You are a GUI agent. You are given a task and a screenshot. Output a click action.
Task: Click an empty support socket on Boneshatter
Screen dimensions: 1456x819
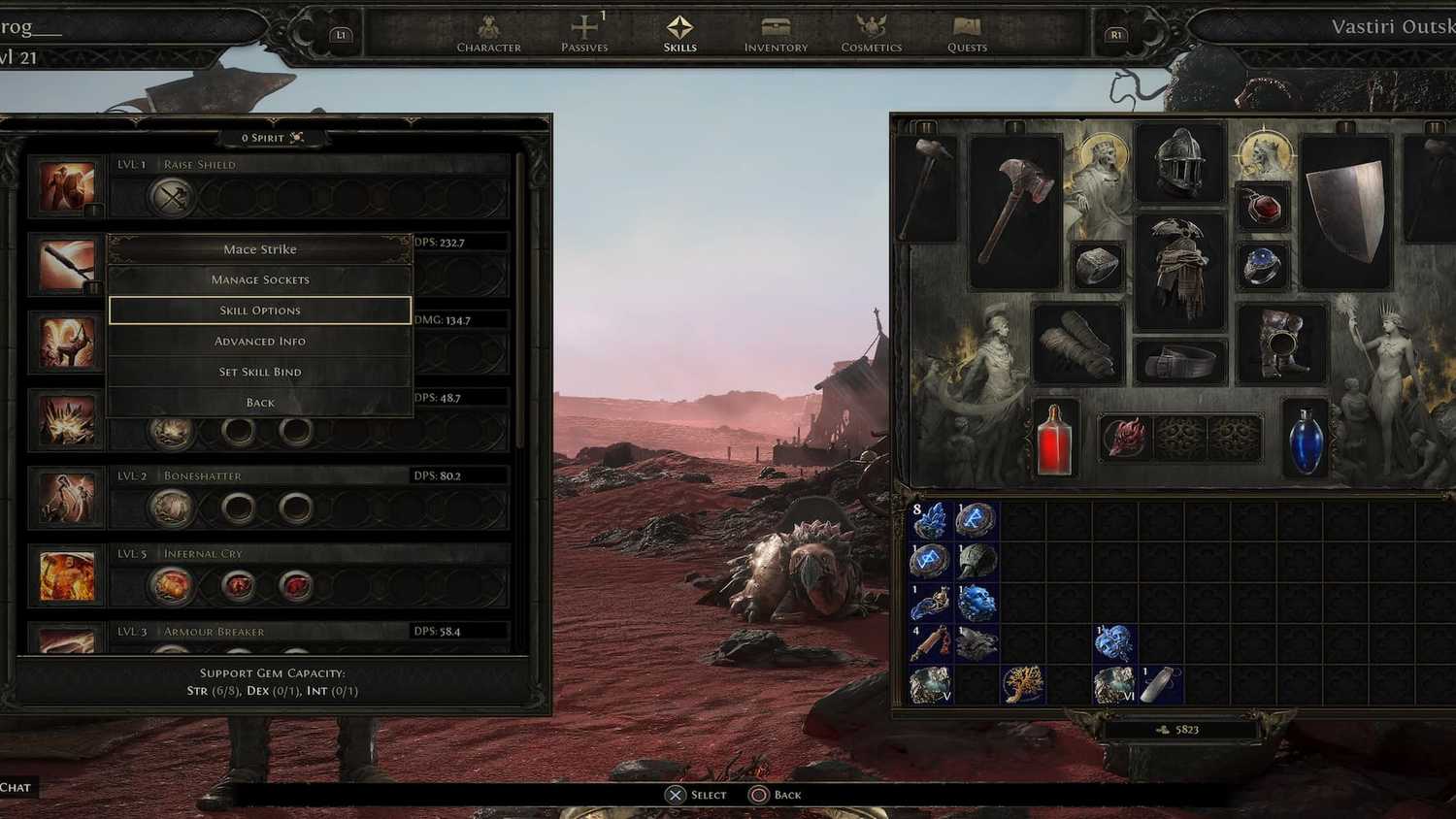click(x=238, y=508)
